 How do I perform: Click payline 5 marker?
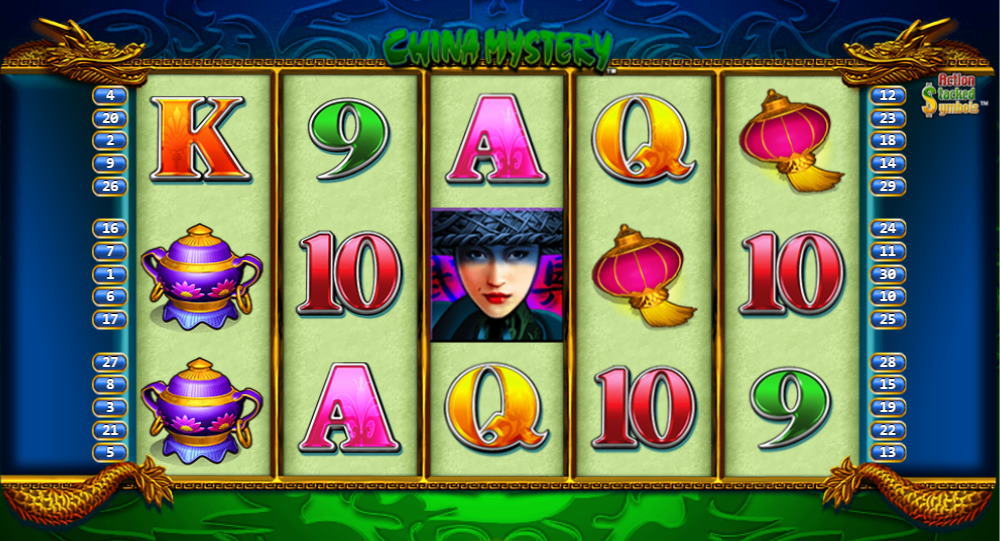coord(109,452)
